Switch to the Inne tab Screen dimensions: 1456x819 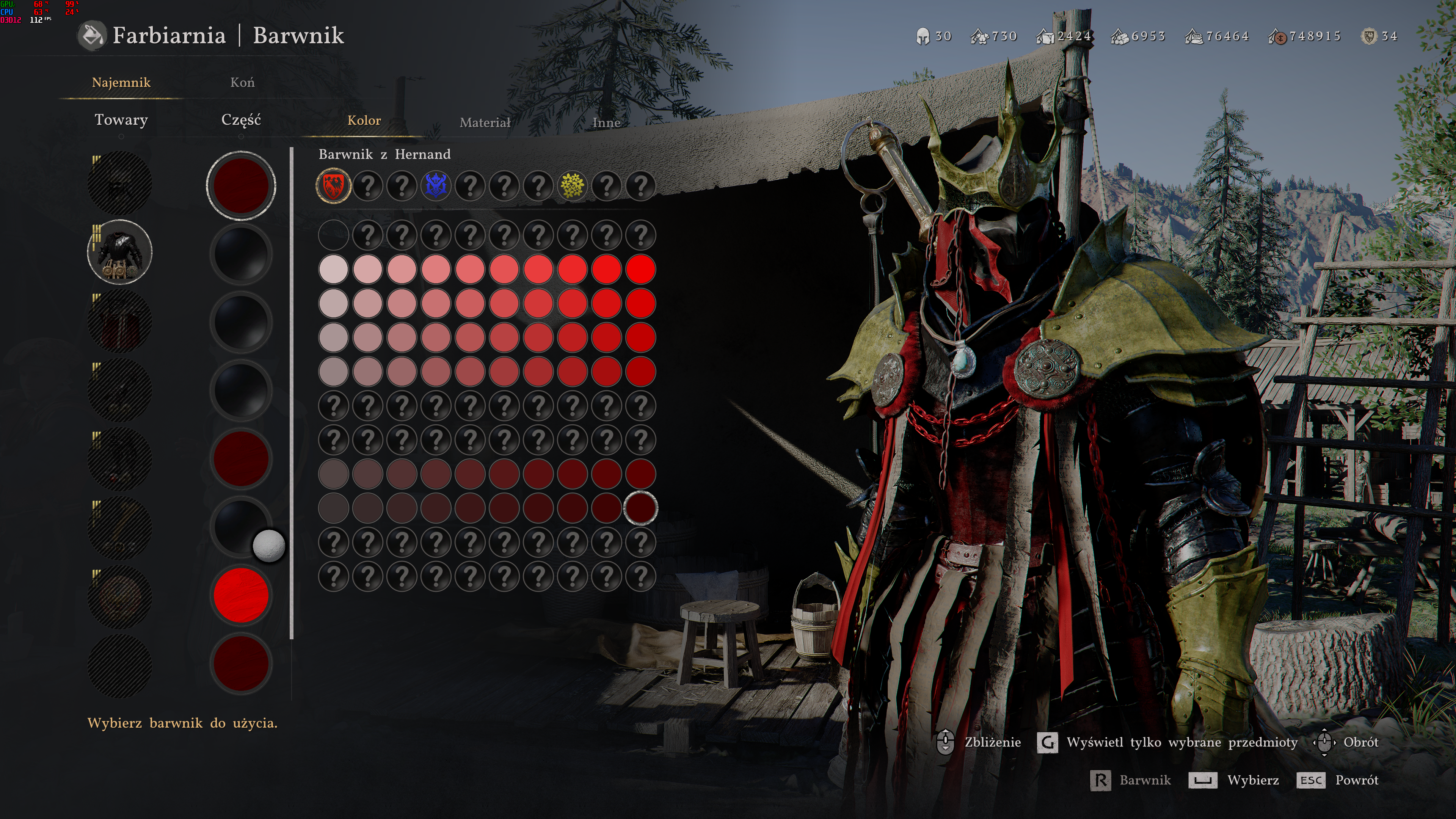click(606, 122)
